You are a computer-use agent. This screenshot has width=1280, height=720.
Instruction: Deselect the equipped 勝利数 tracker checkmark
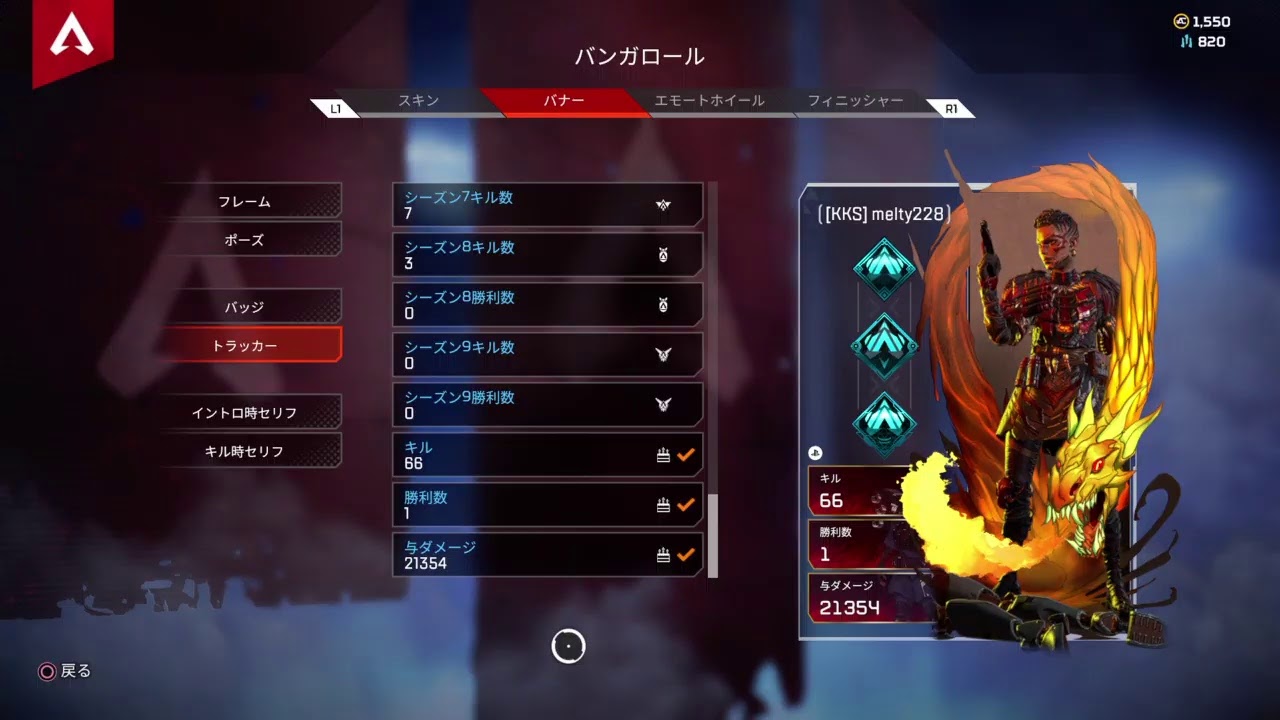[x=684, y=504]
